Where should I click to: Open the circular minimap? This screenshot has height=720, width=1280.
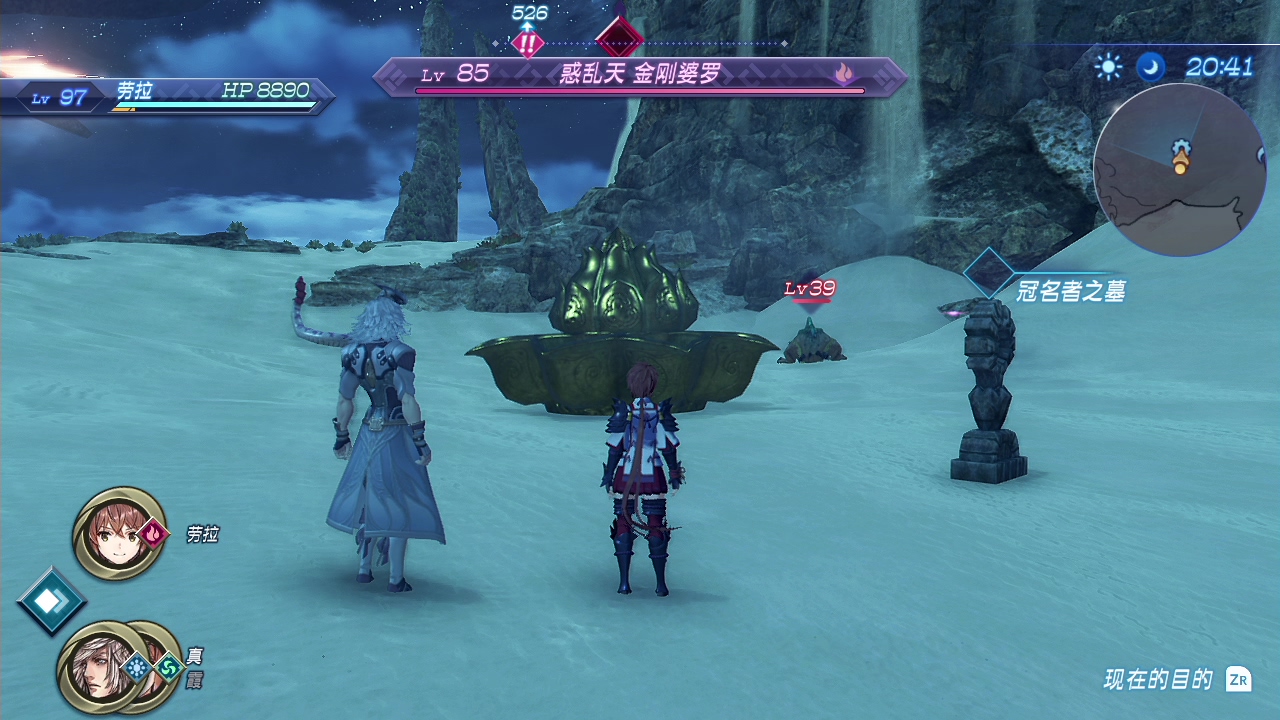(1180, 169)
